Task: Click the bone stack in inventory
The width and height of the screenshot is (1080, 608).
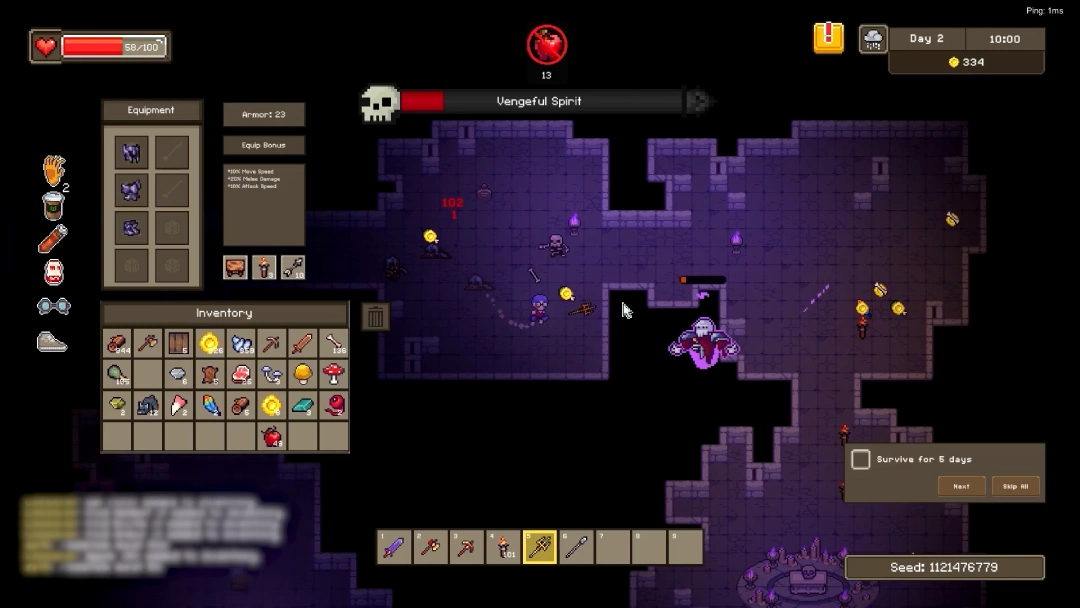Action: click(x=333, y=344)
